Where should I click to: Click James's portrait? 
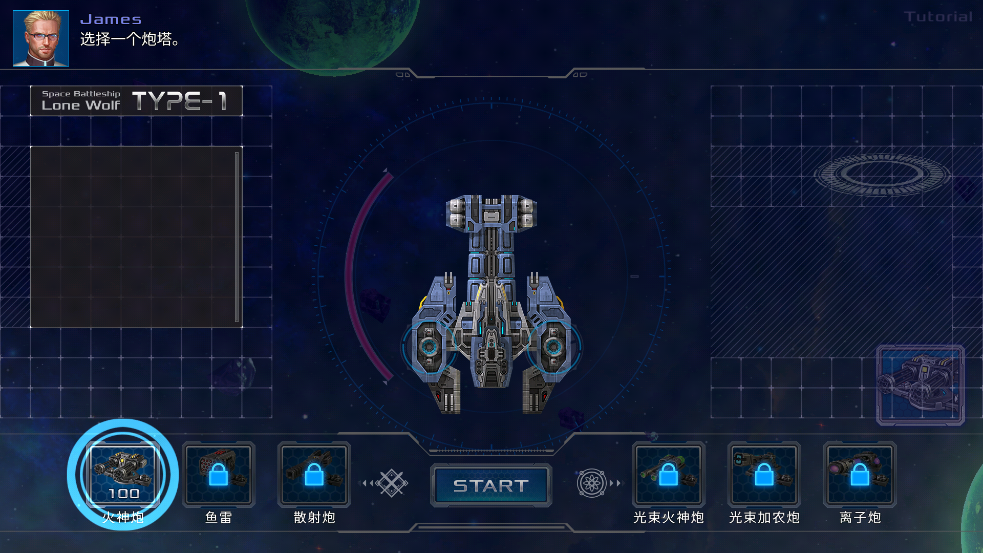coord(41,38)
